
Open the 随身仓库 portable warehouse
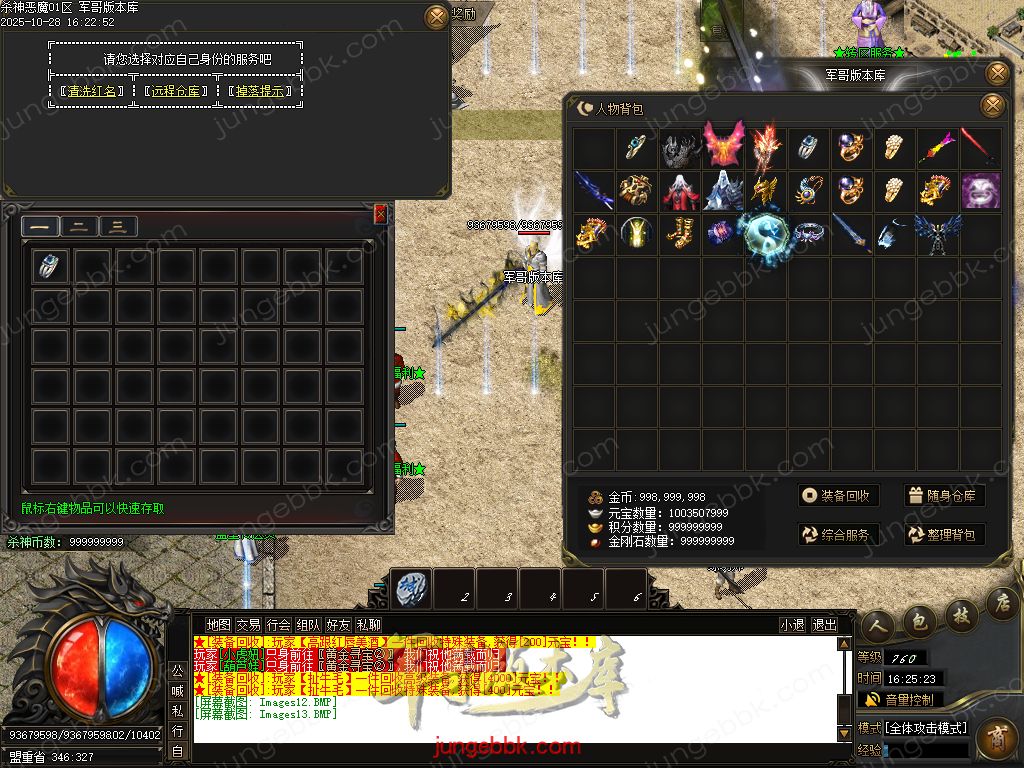944,496
